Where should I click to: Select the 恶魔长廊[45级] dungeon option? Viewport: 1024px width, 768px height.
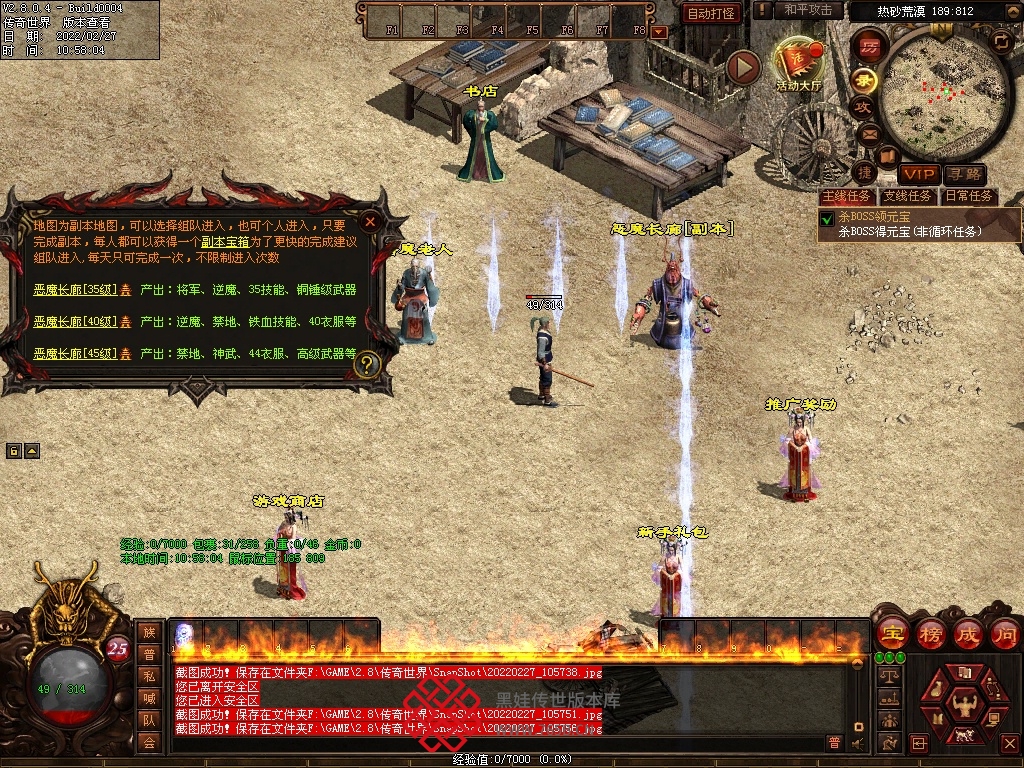[75, 354]
